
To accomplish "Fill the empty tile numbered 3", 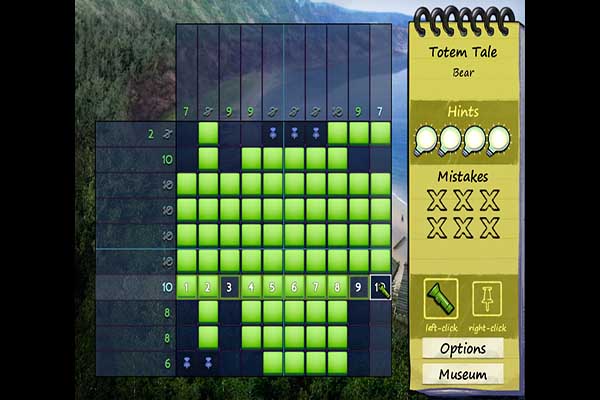I will coord(230,288).
